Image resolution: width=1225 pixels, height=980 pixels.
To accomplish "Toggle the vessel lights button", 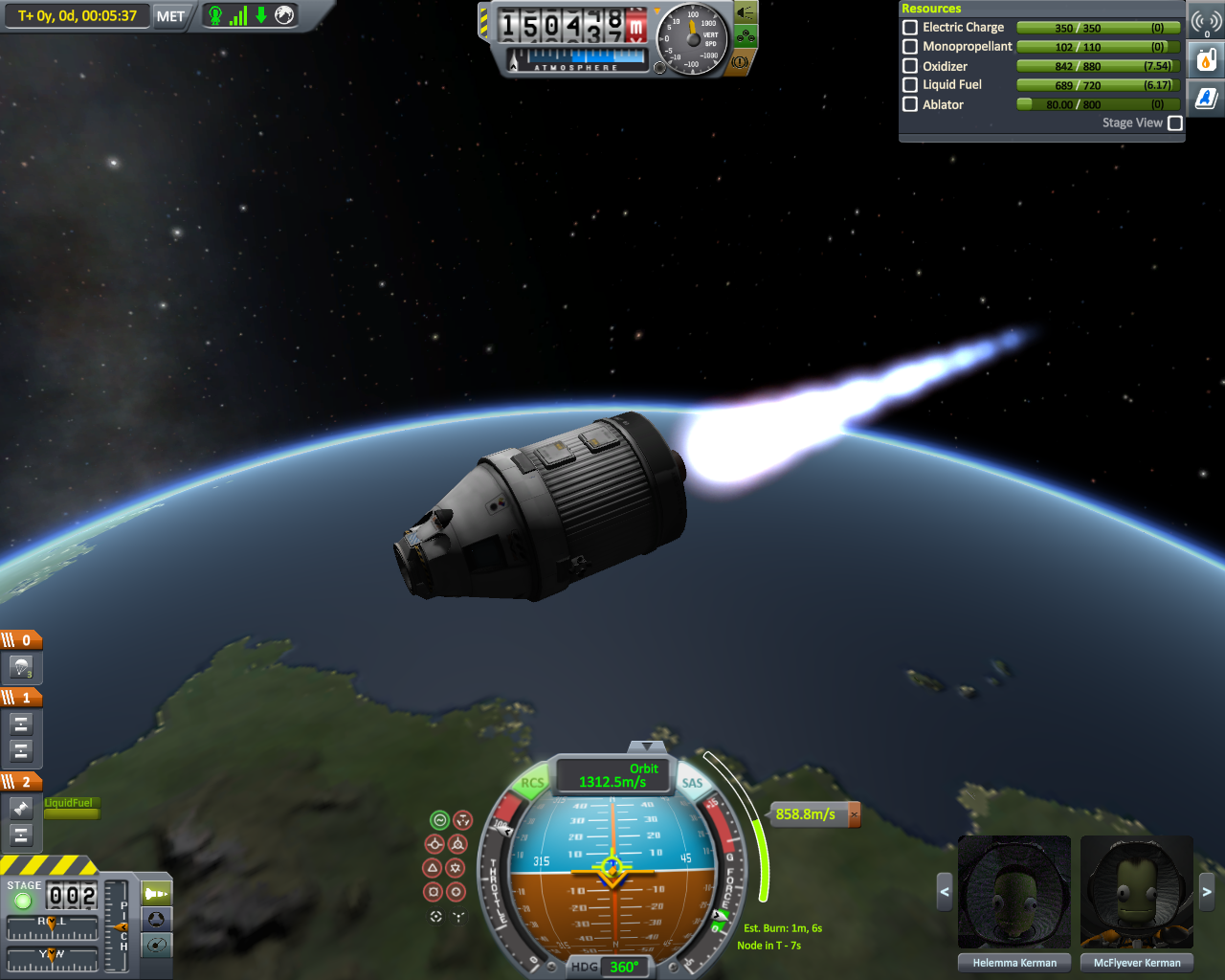I will tap(745, 12).
